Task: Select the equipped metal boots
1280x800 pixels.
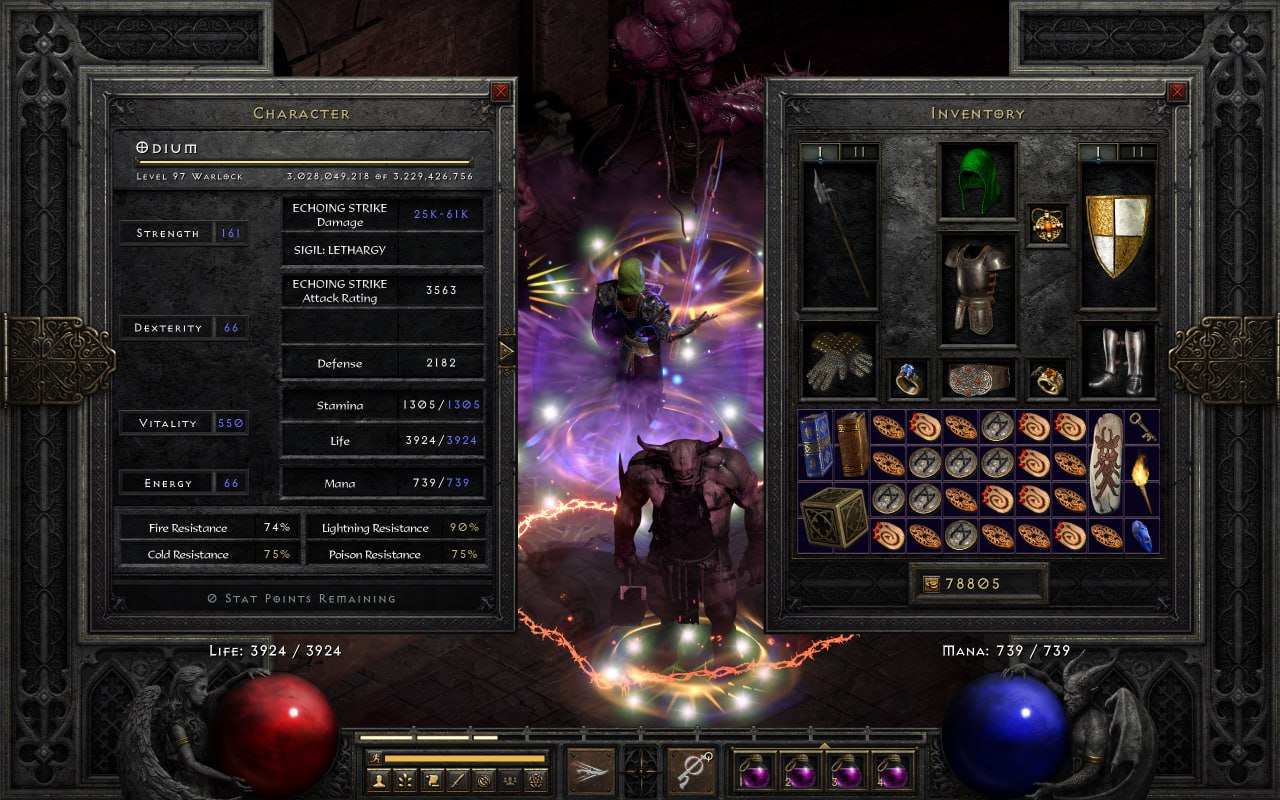Action: tap(1117, 360)
